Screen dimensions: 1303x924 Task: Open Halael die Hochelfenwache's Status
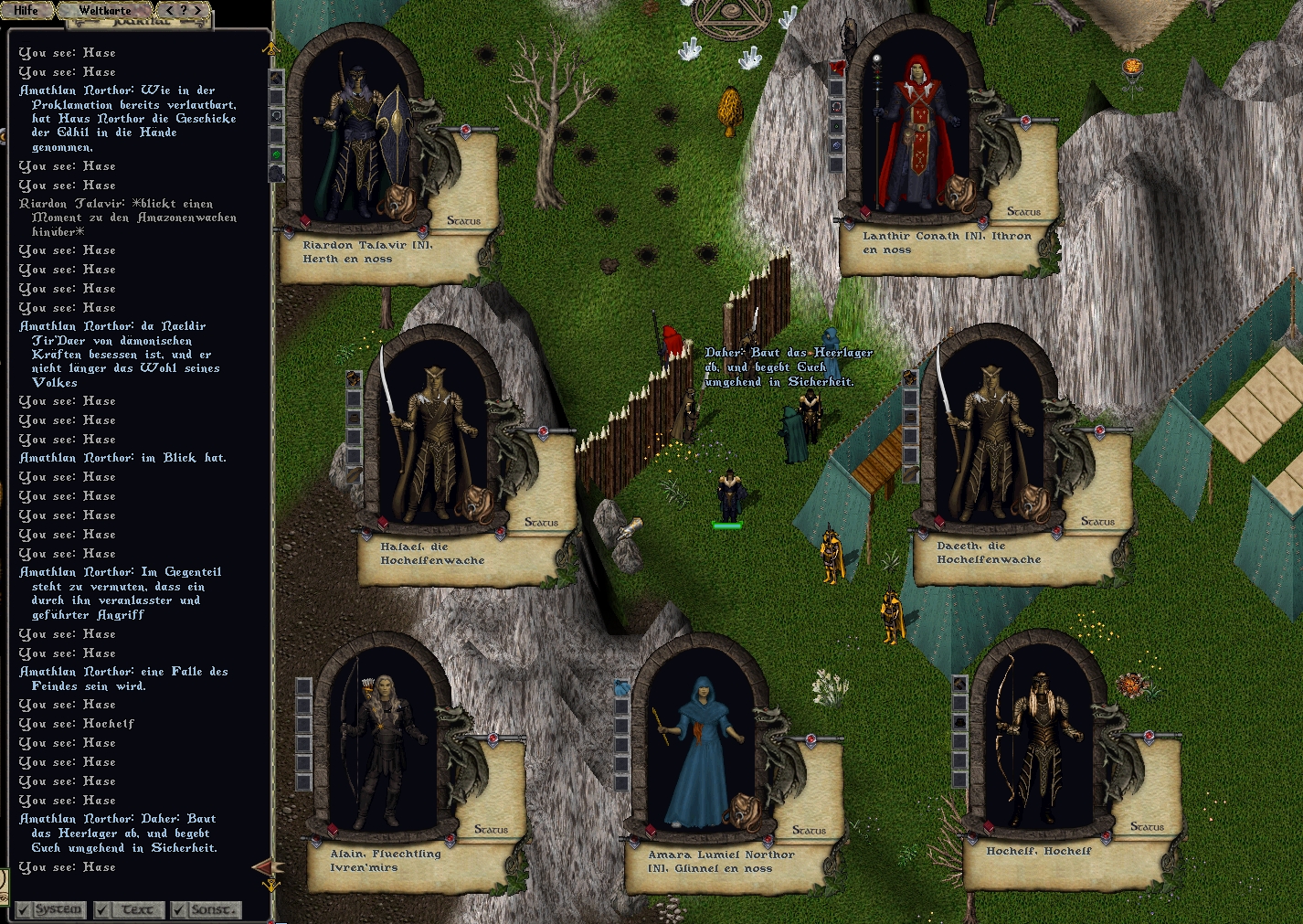coord(541,522)
